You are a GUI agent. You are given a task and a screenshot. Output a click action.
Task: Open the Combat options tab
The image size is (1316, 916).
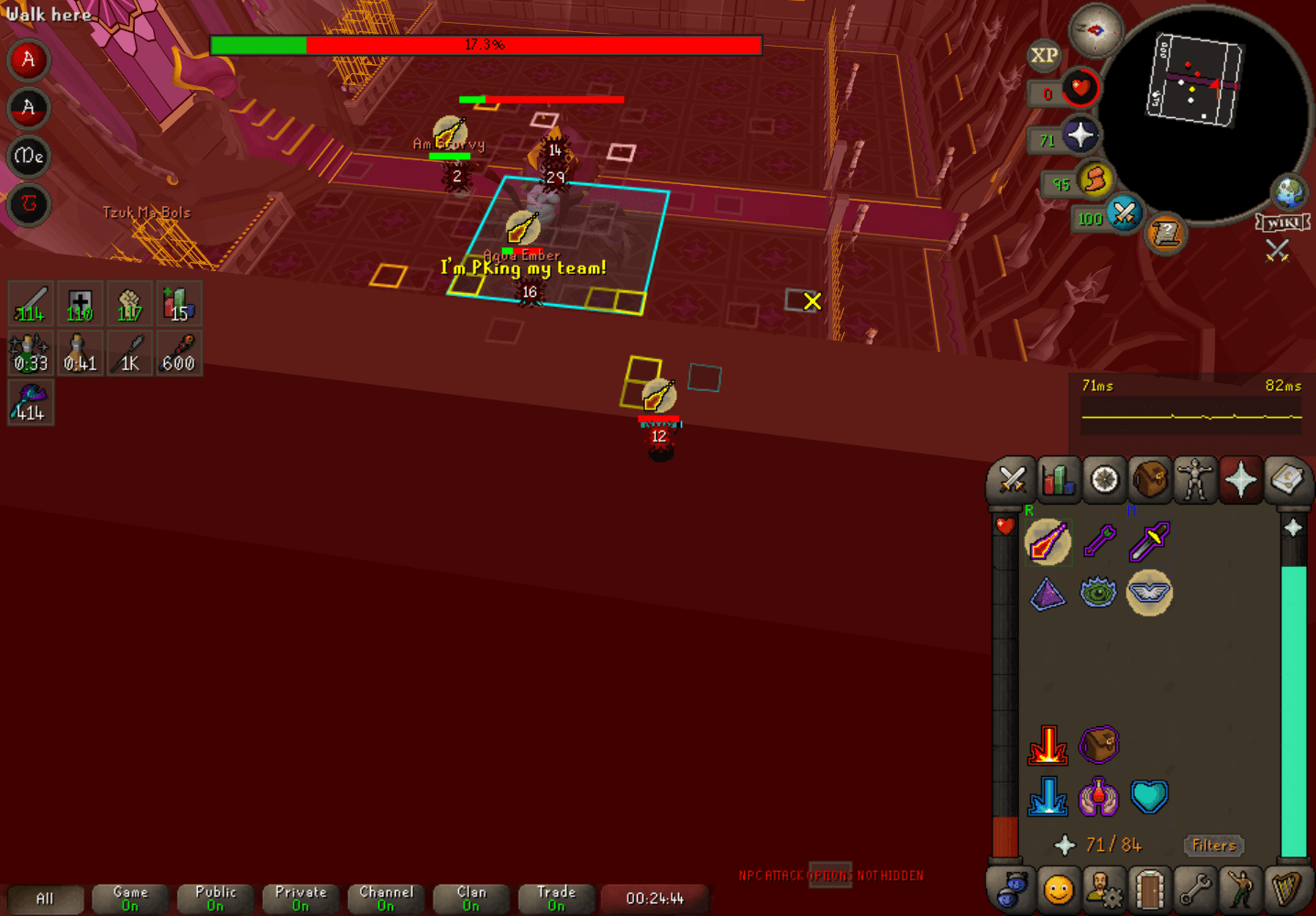pos(1011,479)
